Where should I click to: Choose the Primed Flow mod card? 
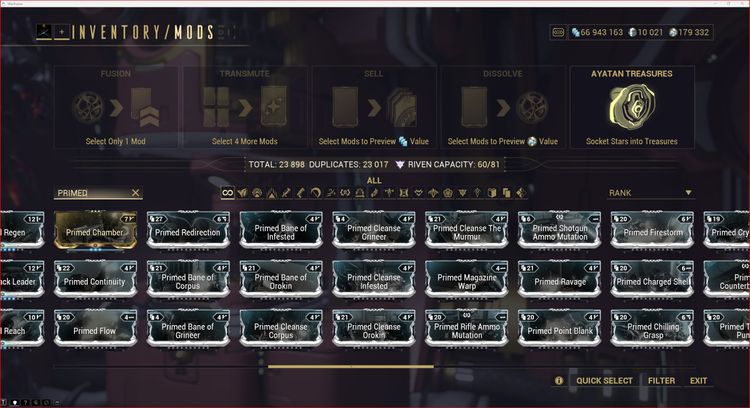(x=93, y=328)
